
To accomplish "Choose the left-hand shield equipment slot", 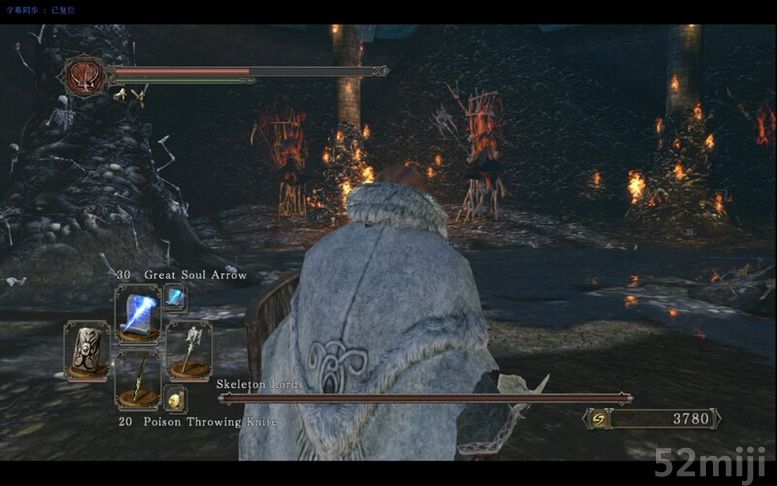I will pyautogui.click(x=87, y=350).
